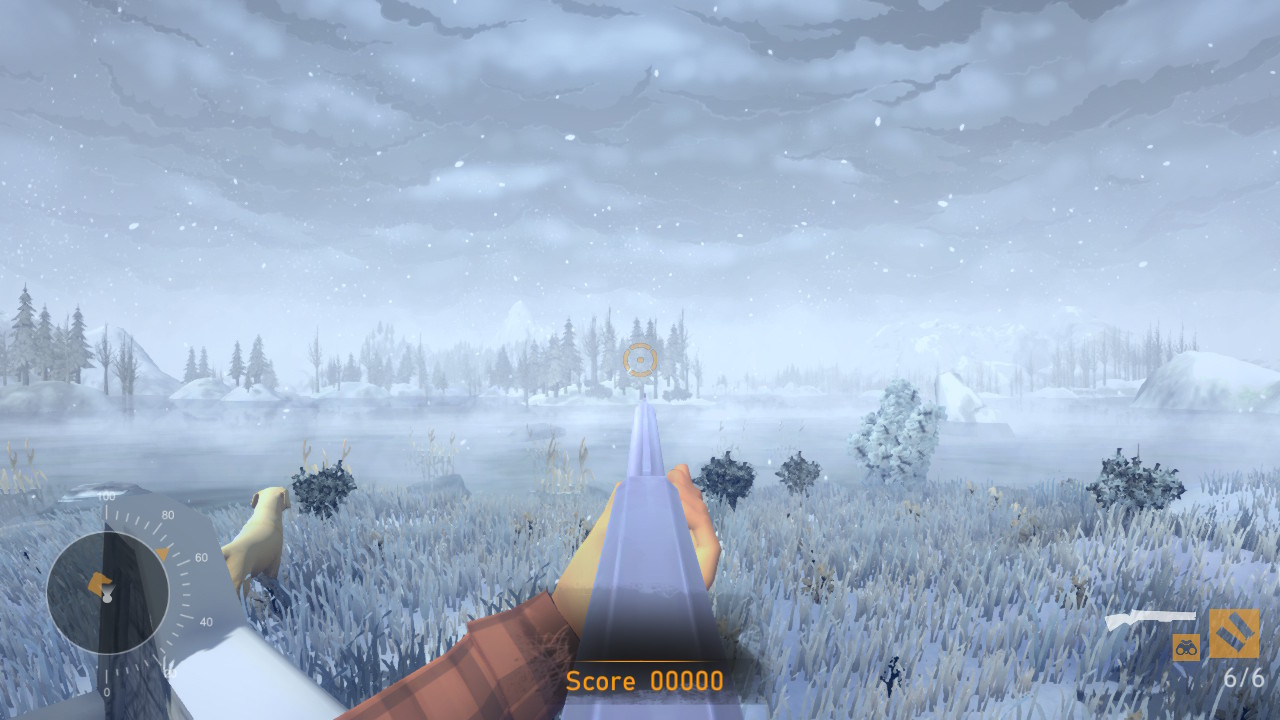Click the 100 mark on the gauge scale
1280x720 pixels.
pos(105,495)
